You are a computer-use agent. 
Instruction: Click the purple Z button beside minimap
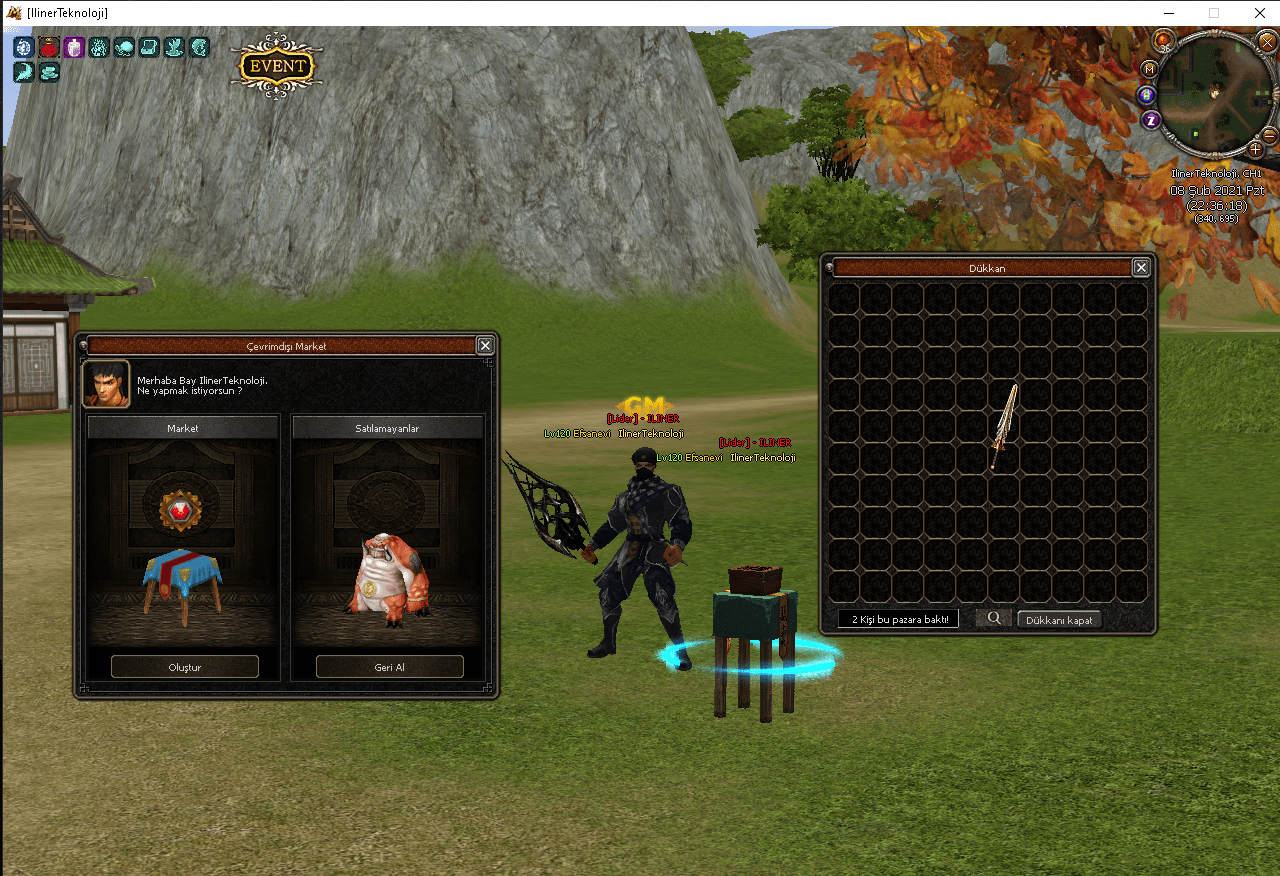1151,120
